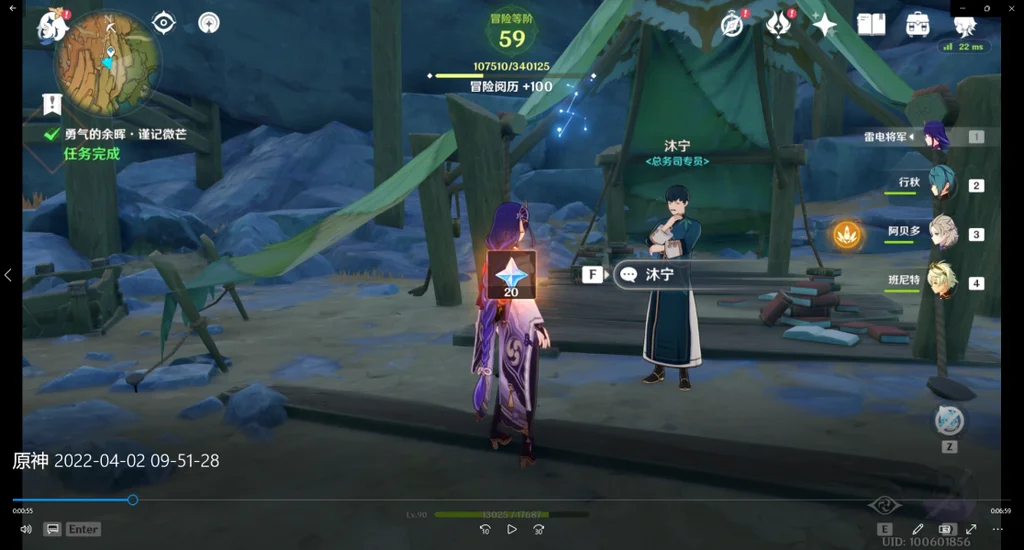
Task: Switch to party member 阿贝多
Action: (x=941, y=233)
